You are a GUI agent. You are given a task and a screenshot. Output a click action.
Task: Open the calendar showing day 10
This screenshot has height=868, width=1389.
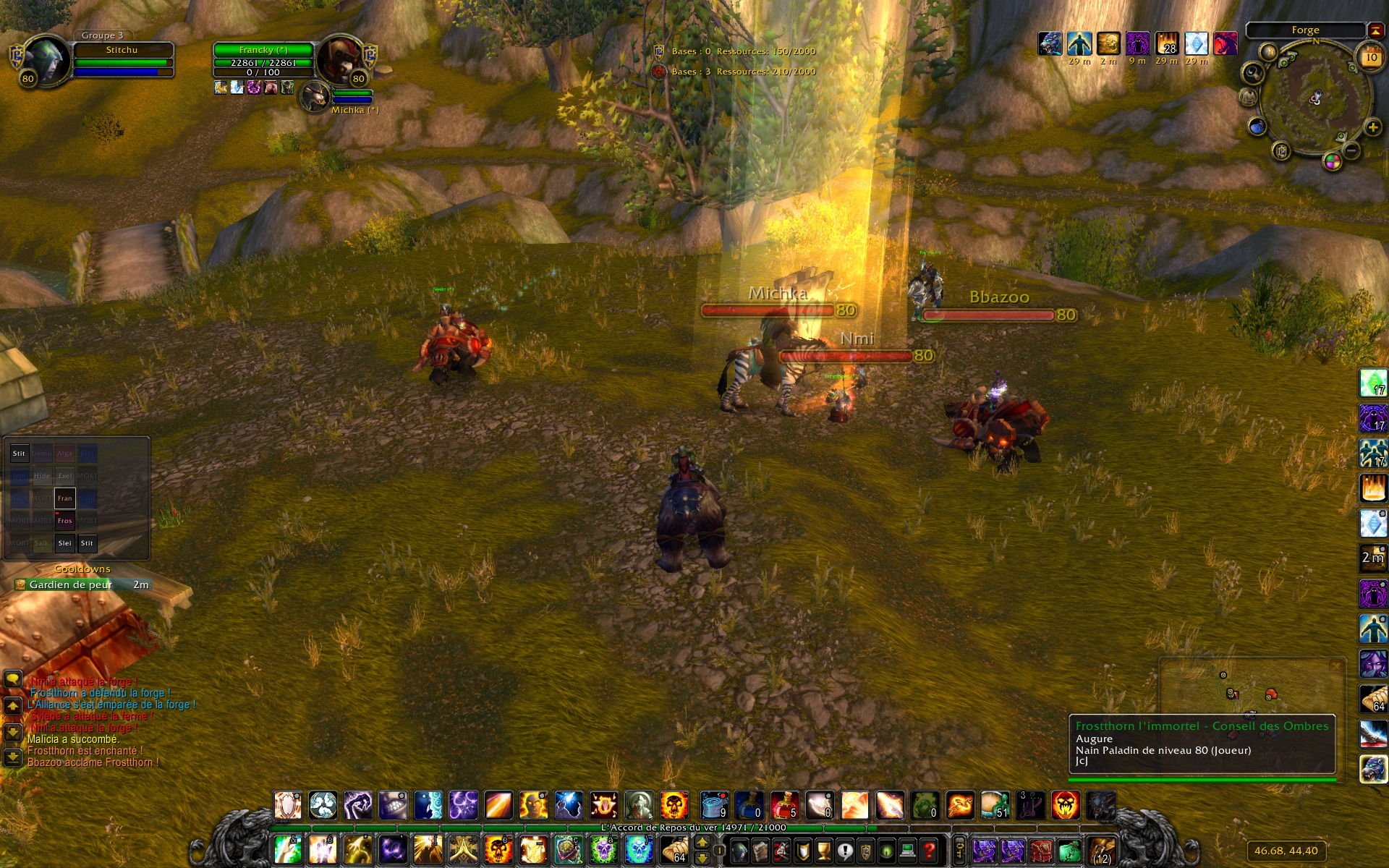[x=1371, y=57]
